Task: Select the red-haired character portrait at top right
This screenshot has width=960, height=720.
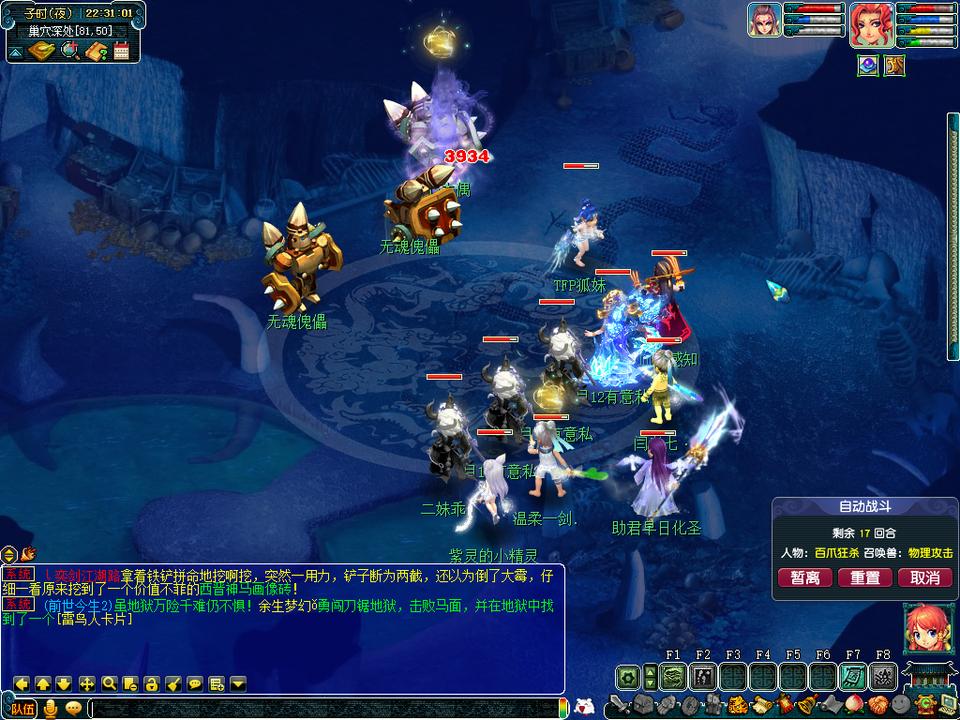Action: pyautogui.click(x=869, y=22)
